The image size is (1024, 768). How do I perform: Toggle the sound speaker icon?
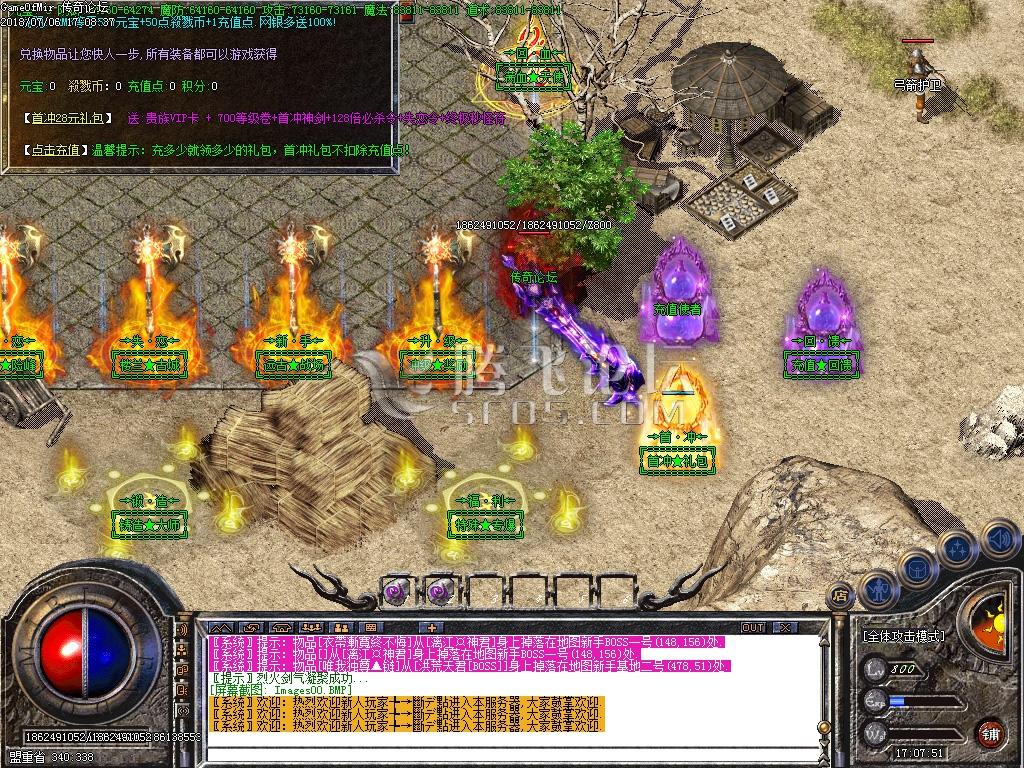click(998, 541)
